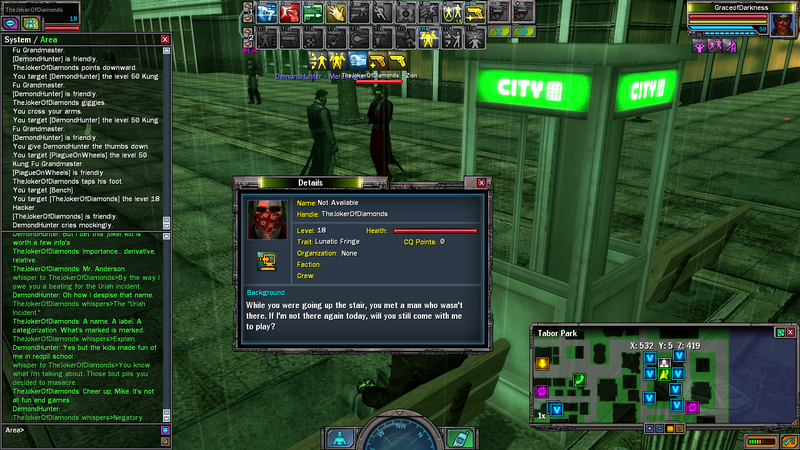Click the computer icon in Details window
Viewport: 800px width, 450px height.
268,261
